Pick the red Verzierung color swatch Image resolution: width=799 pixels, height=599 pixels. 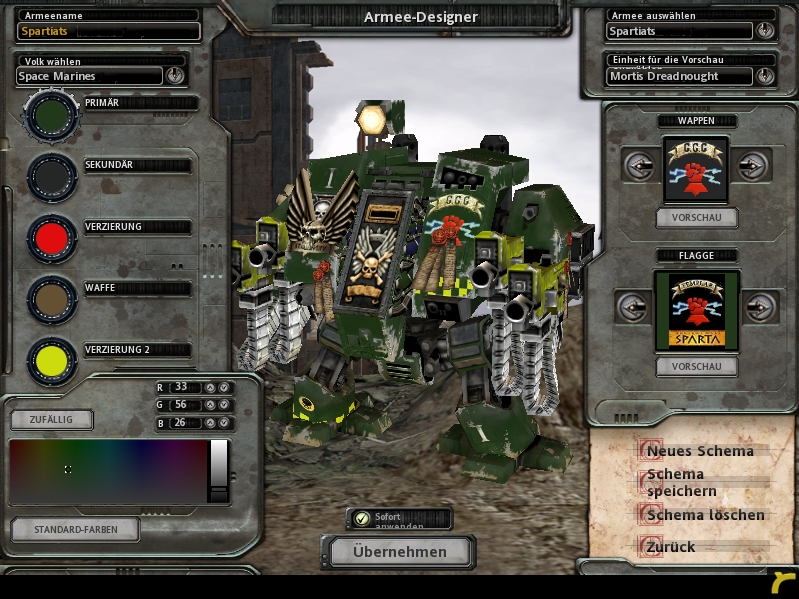(52, 238)
